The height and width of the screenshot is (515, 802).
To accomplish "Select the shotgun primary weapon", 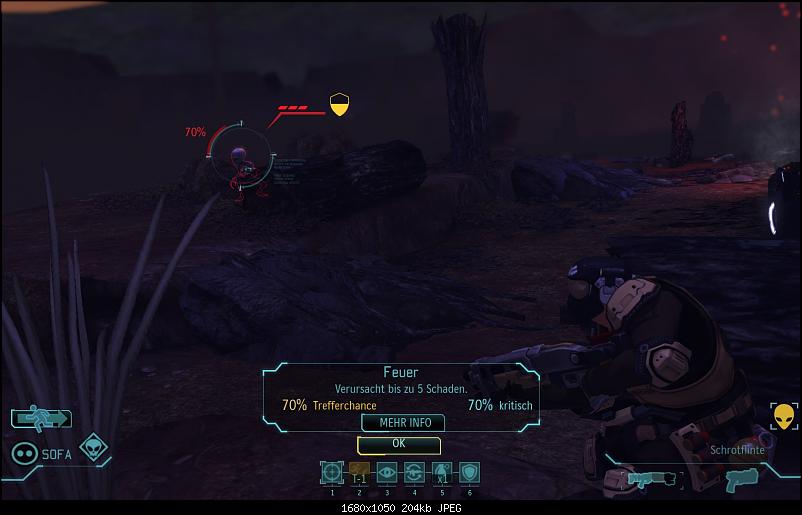I will click(x=657, y=478).
